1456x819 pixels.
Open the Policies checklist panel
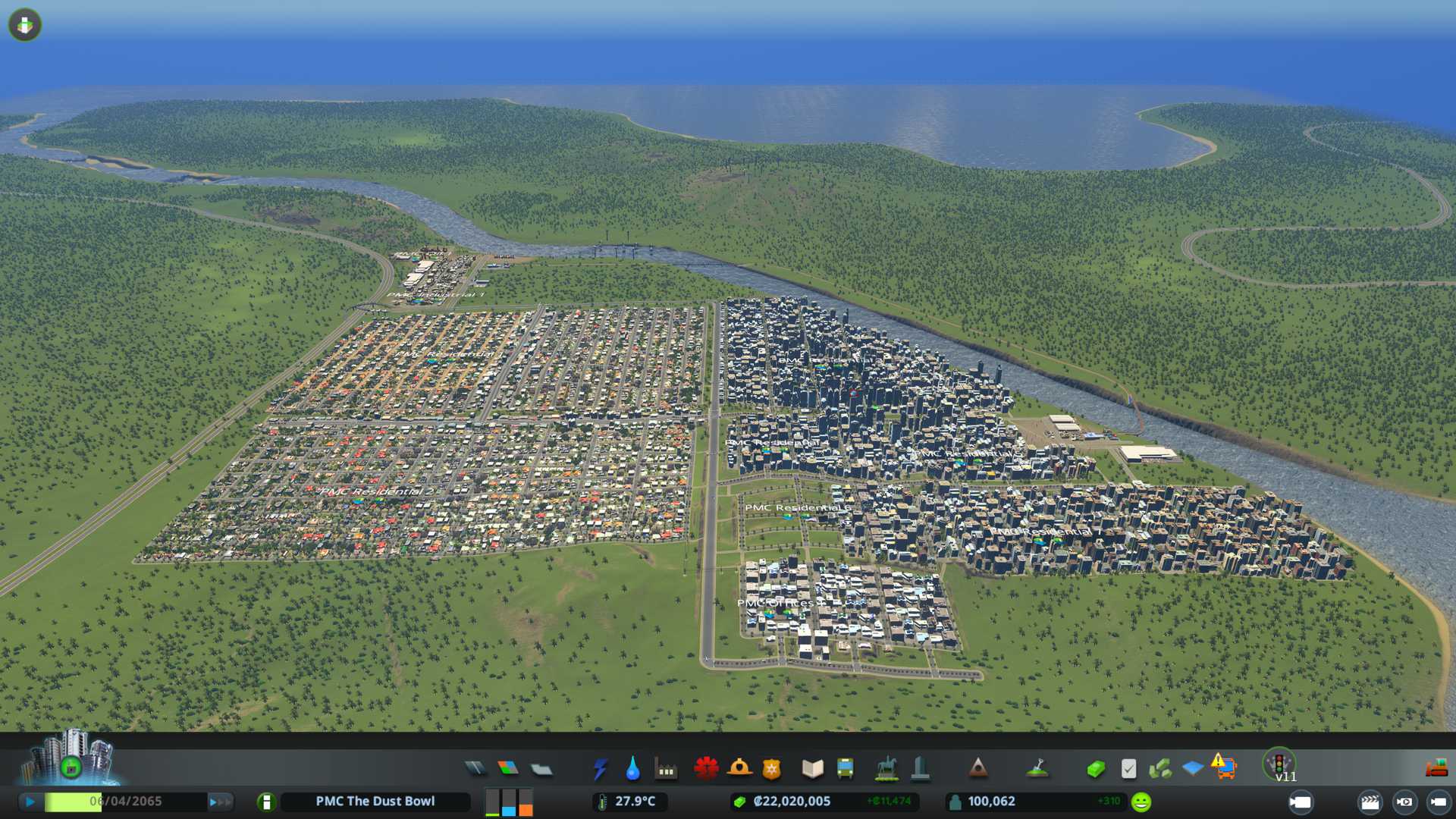1128,769
